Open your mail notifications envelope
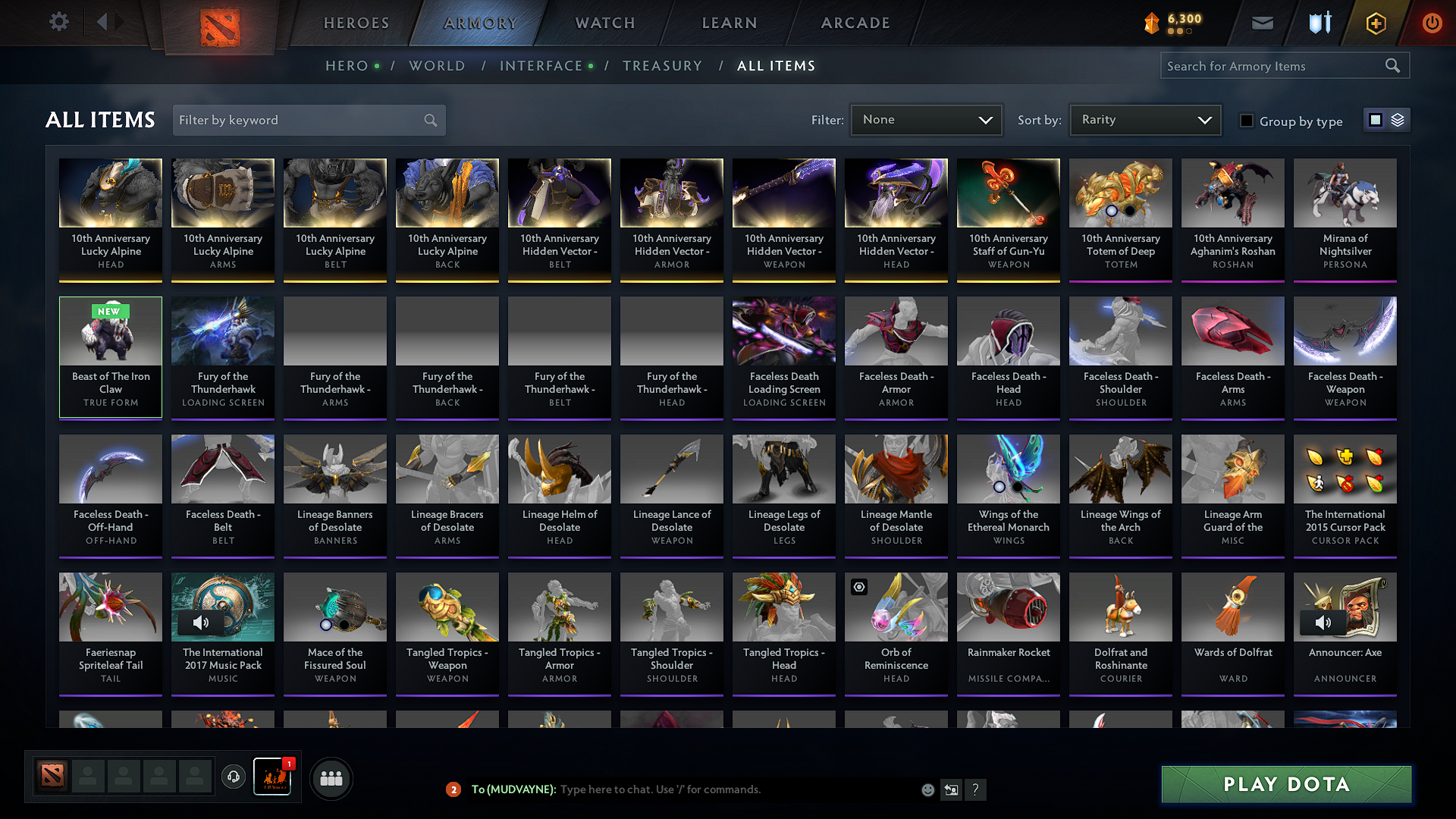This screenshot has height=819, width=1456. tap(1262, 23)
